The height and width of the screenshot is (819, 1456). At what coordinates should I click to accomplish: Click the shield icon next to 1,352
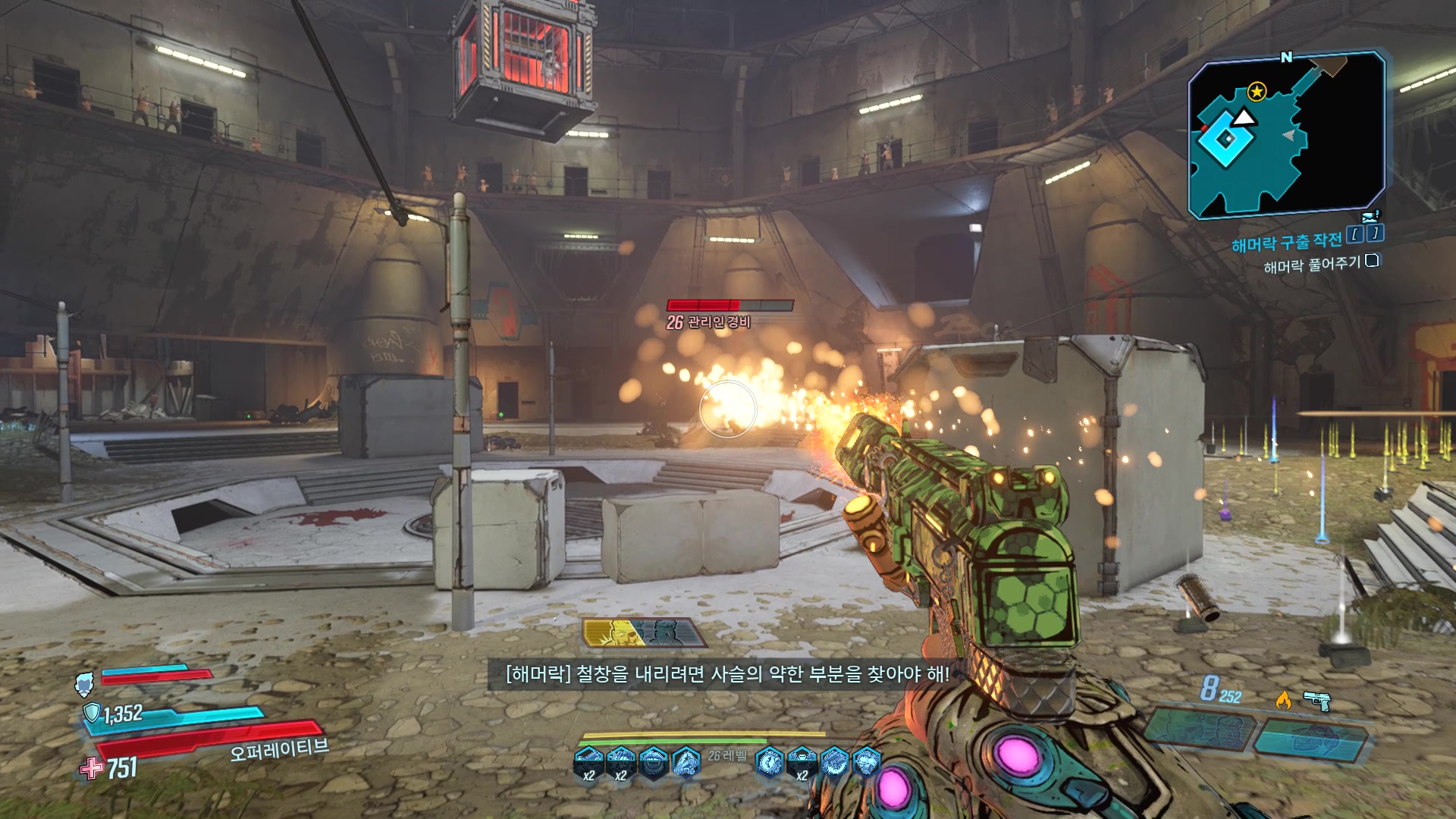[x=92, y=712]
